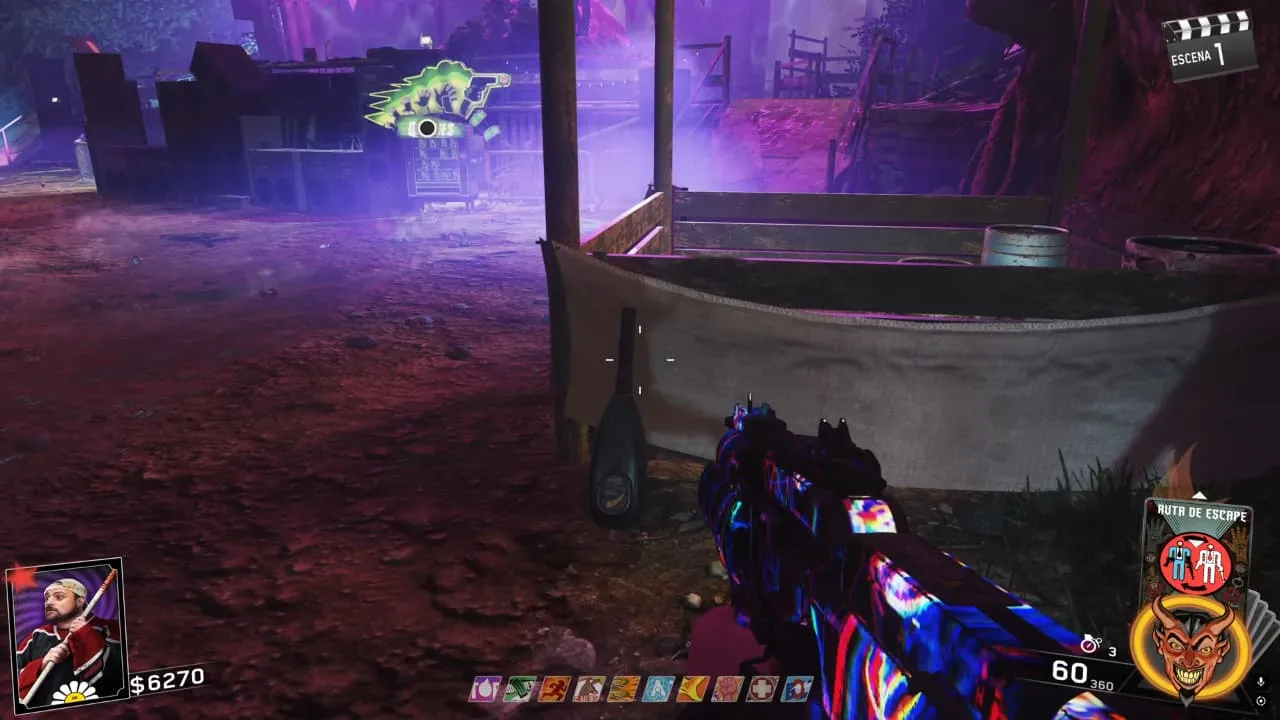
Task: Select the yellow lightning bolt perk icon
Action: coord(693,689)
